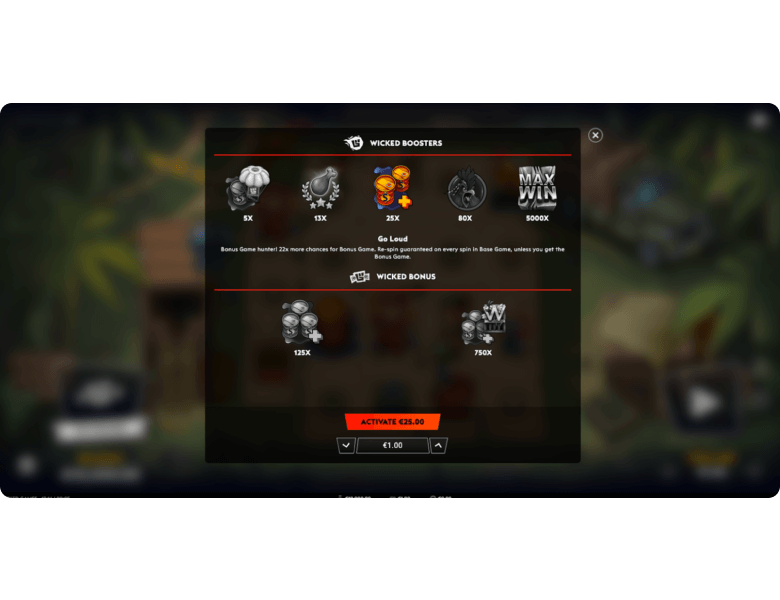
Task: Select the 5X booster icon
Action: (x=247, y=189)
